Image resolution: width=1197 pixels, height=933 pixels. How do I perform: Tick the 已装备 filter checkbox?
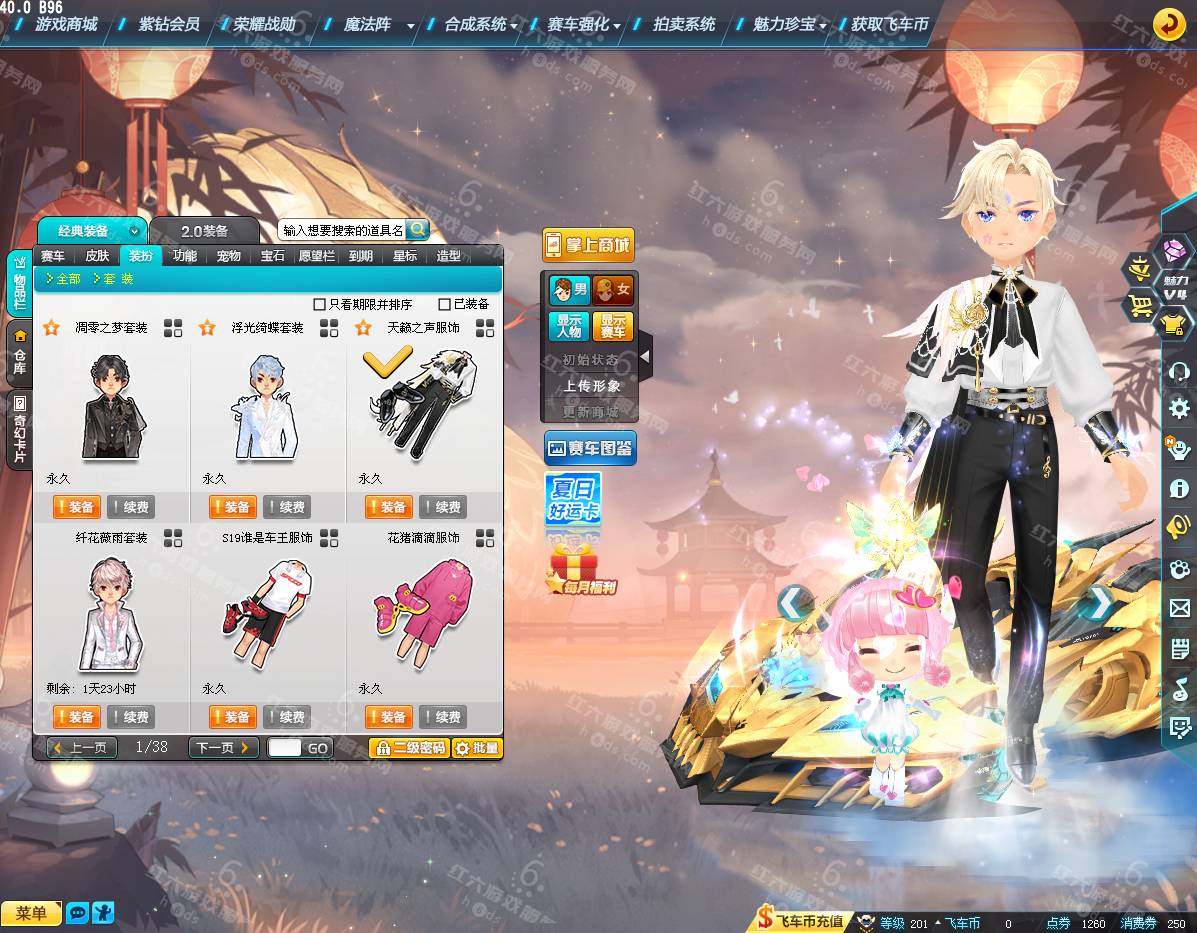[x=445, y=304]
